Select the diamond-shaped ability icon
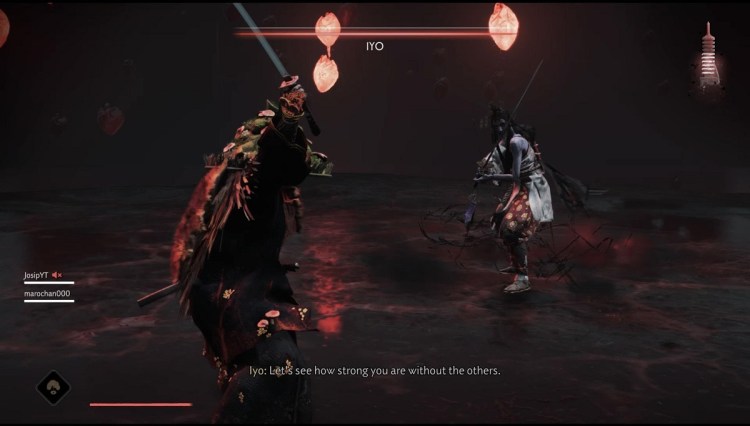This screenshot has height=426, width=750. point(53,387)
